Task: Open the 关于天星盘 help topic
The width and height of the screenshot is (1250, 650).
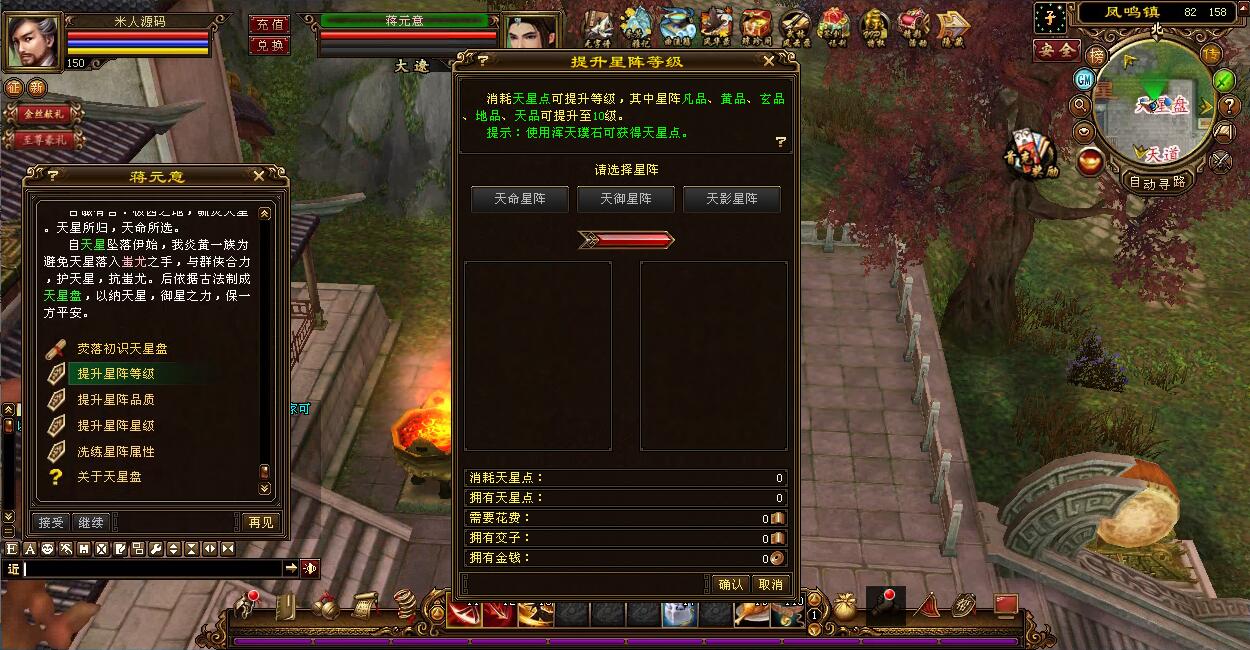Action: [x=109, y=477]
